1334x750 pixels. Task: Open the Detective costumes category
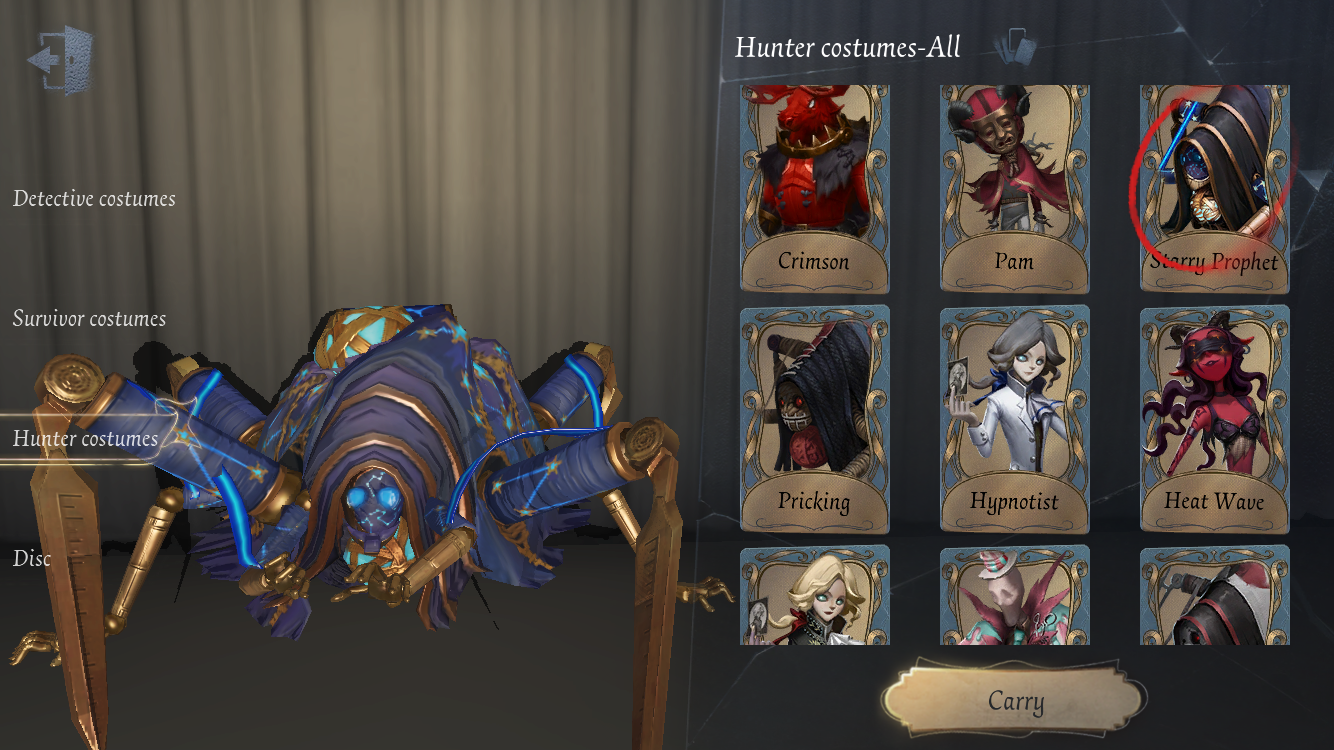[x=94, y=199]
